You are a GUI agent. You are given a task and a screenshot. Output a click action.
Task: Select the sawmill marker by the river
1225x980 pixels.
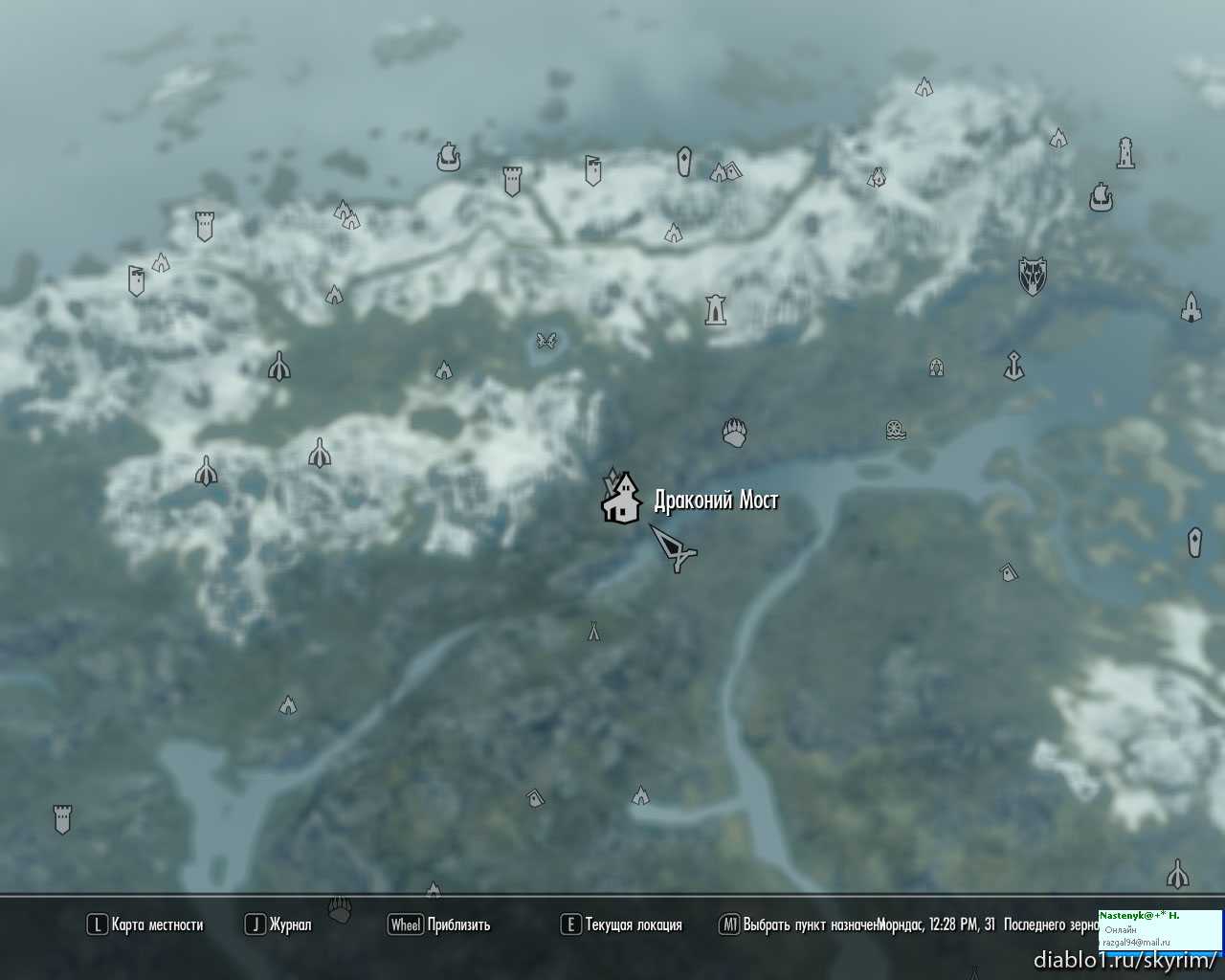pyautogui.click(x=895, y=430)
